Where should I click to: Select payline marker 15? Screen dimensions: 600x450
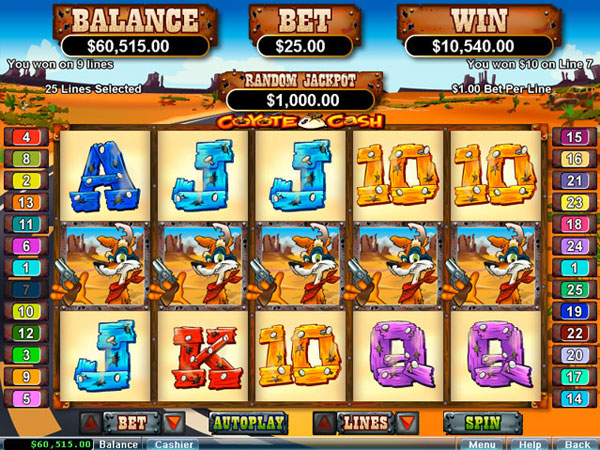(574, 137)
